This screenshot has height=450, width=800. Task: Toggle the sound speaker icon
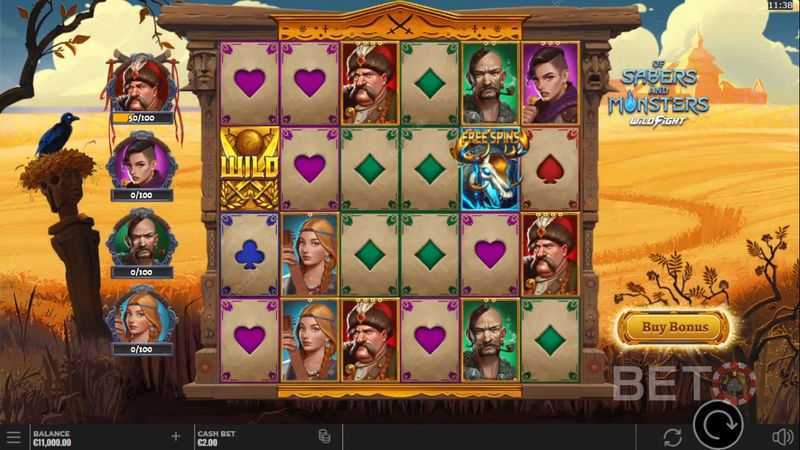[782, 437]
